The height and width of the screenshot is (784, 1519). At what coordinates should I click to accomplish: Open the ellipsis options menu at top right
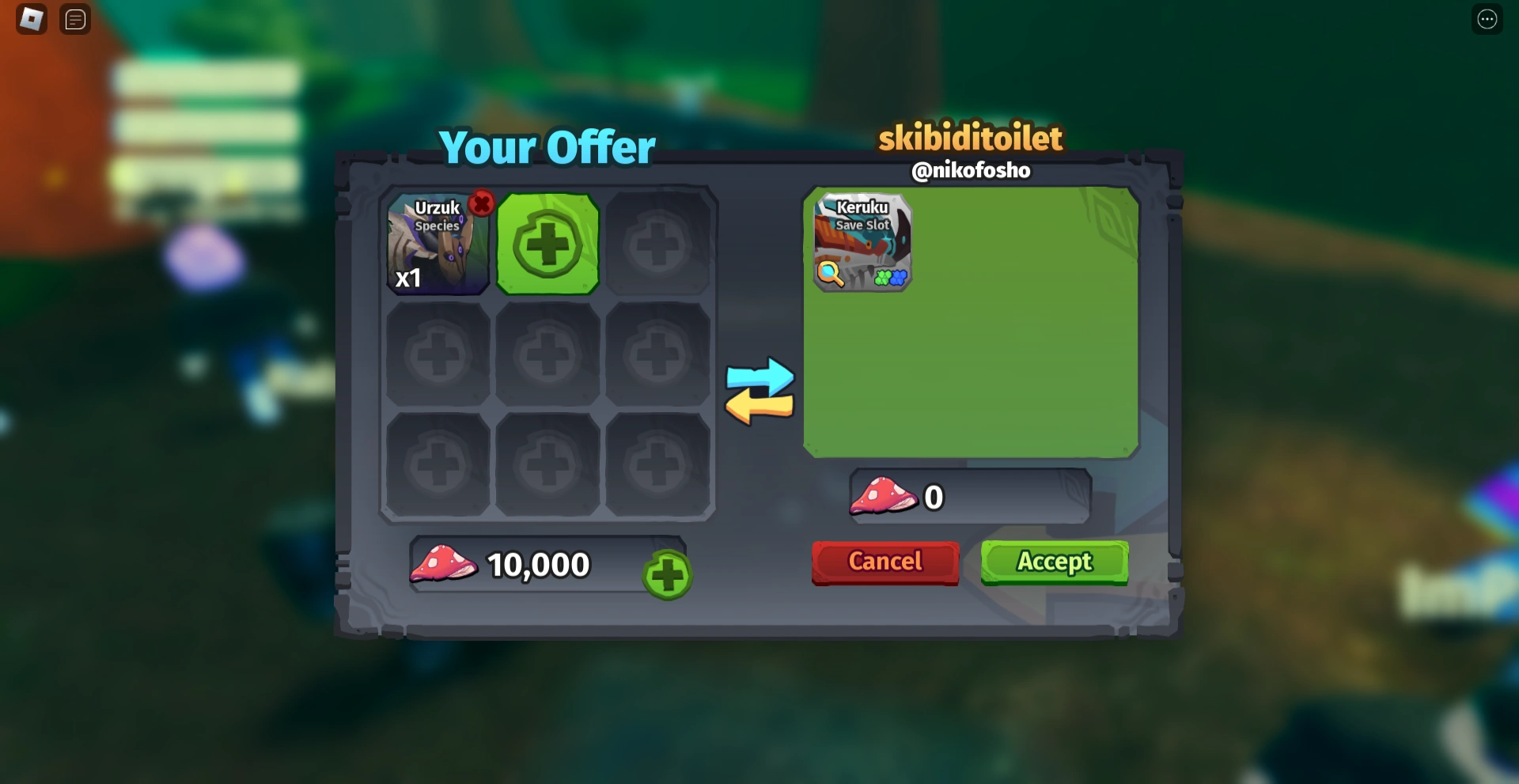[1488, 19]
